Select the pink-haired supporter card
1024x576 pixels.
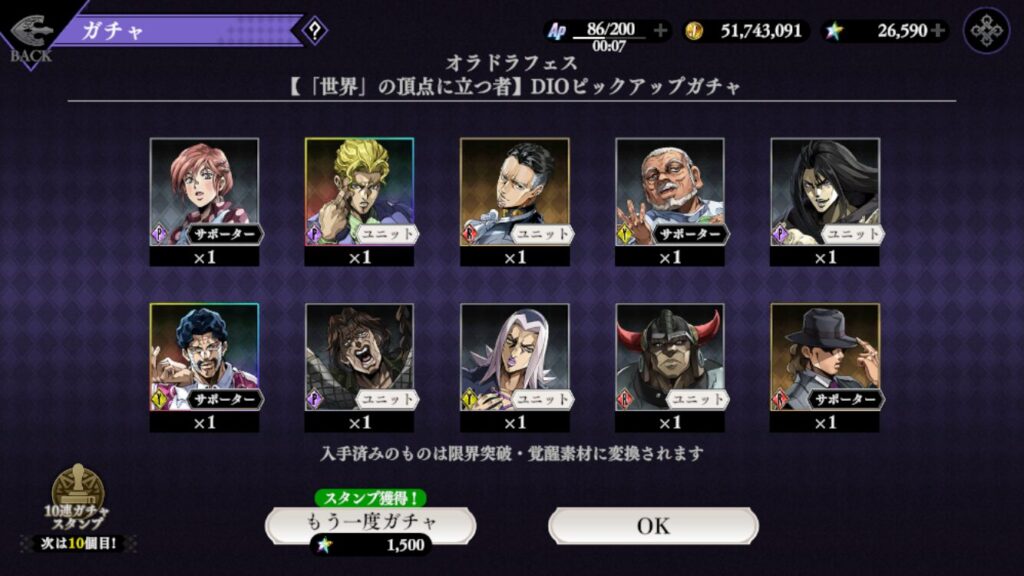click(204, 192)
